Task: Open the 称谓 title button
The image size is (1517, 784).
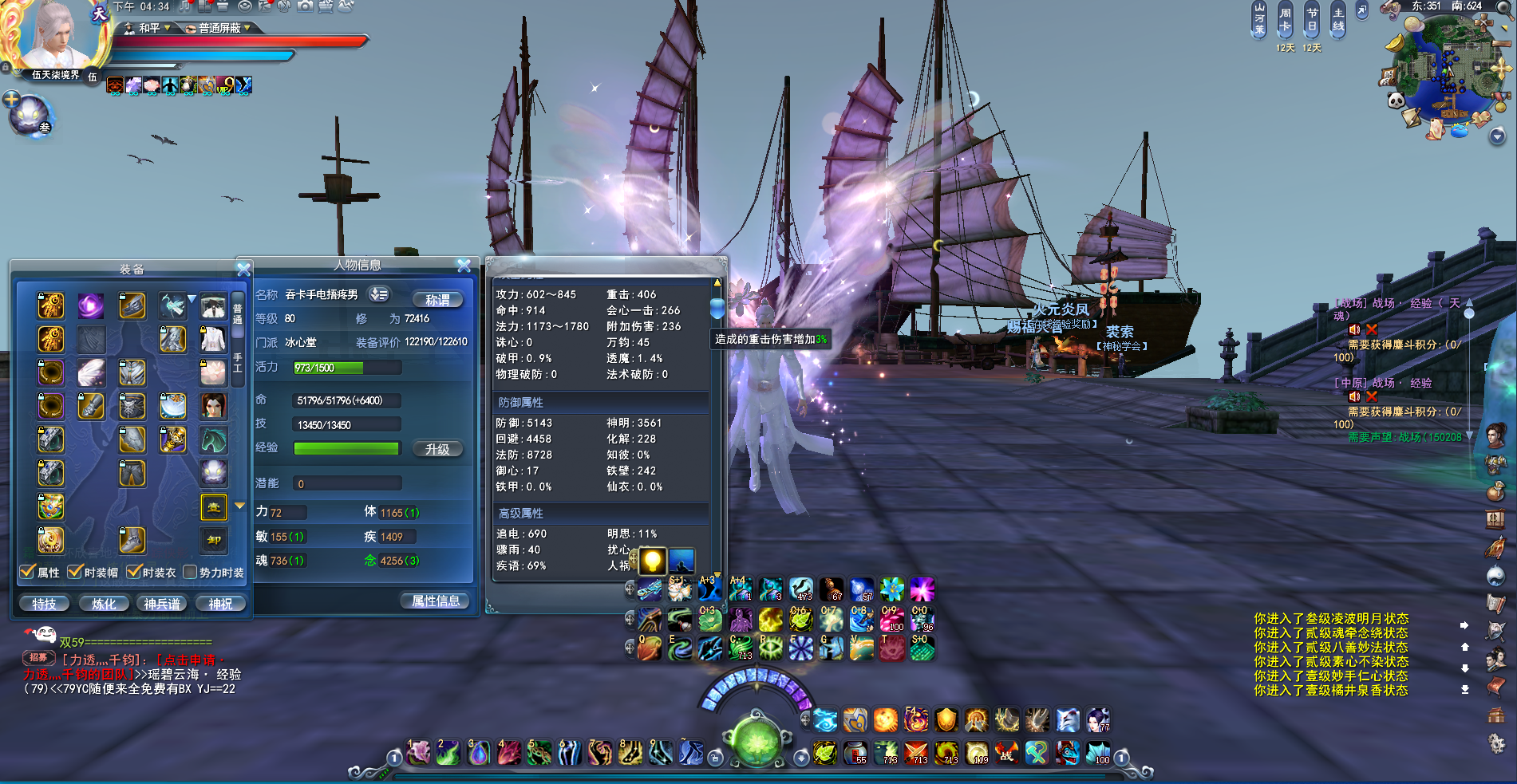Action: point(437,300)
